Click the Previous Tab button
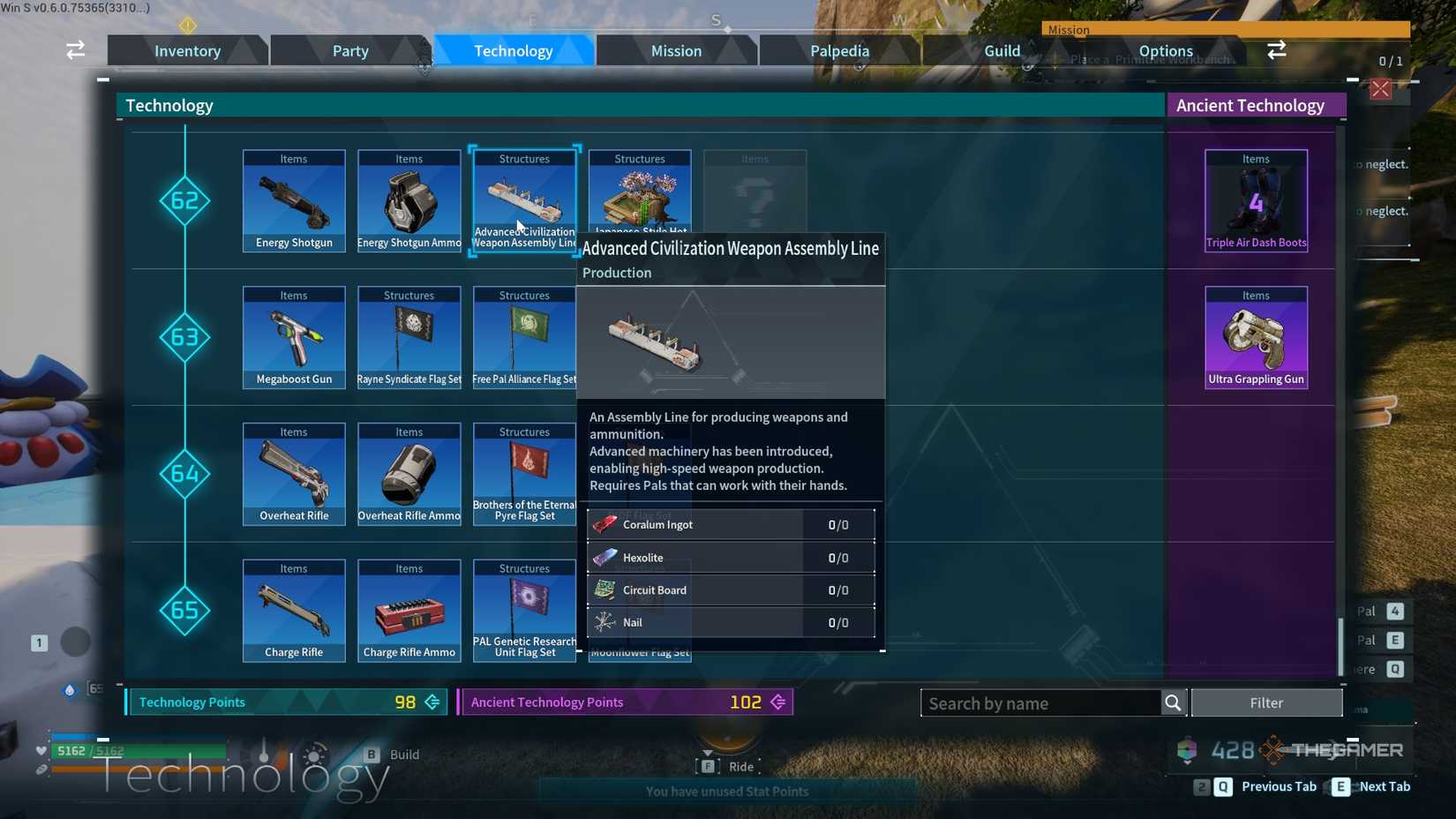This screenshot has height=819, width=1456. pos(1278,786)
